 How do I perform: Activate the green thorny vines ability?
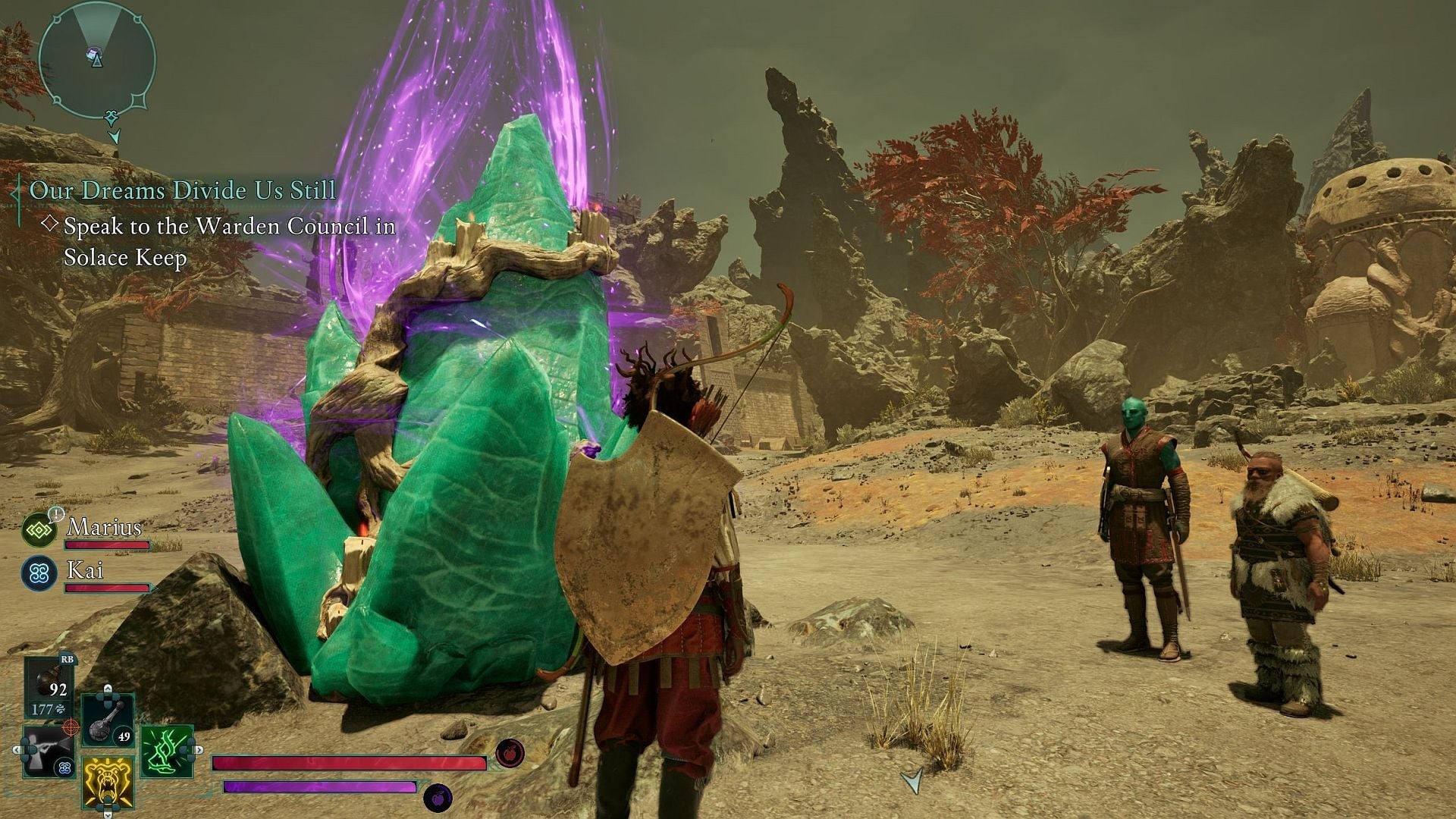pos(167,752)
